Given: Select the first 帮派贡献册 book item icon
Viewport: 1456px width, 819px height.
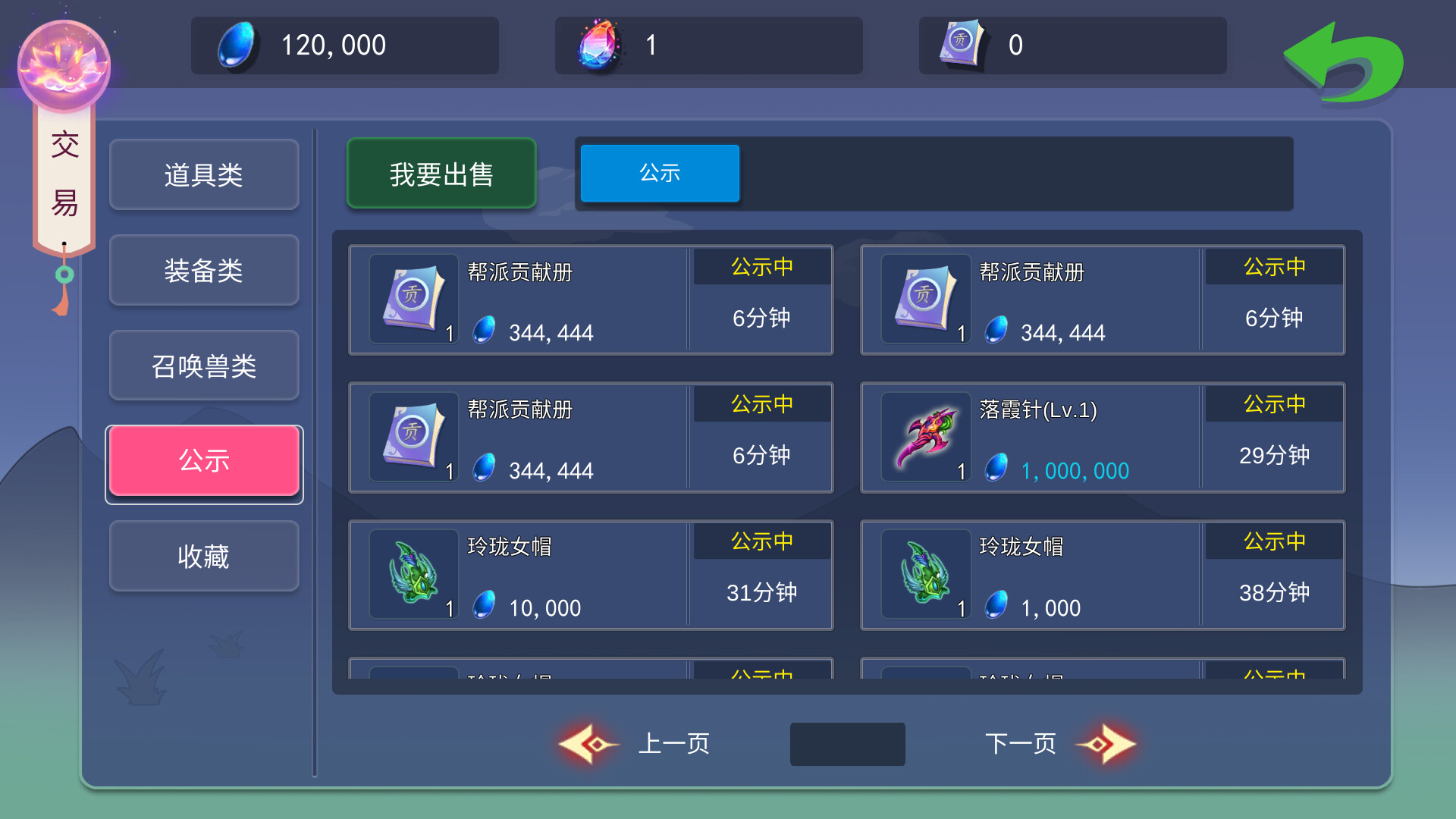Looking at the screenshot, I should [413, 298].
